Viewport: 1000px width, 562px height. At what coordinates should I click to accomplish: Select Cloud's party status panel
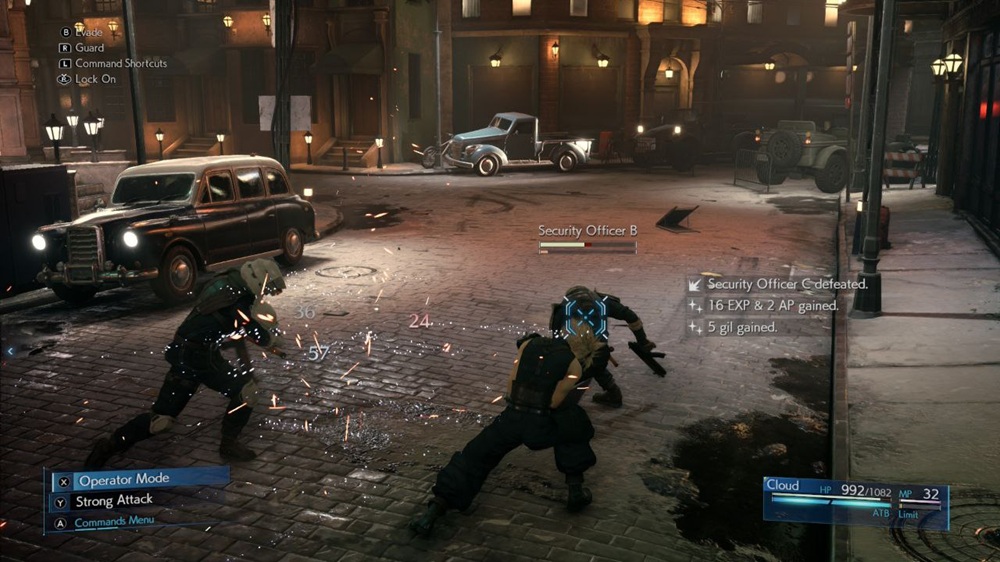click(x=855, y=502)
